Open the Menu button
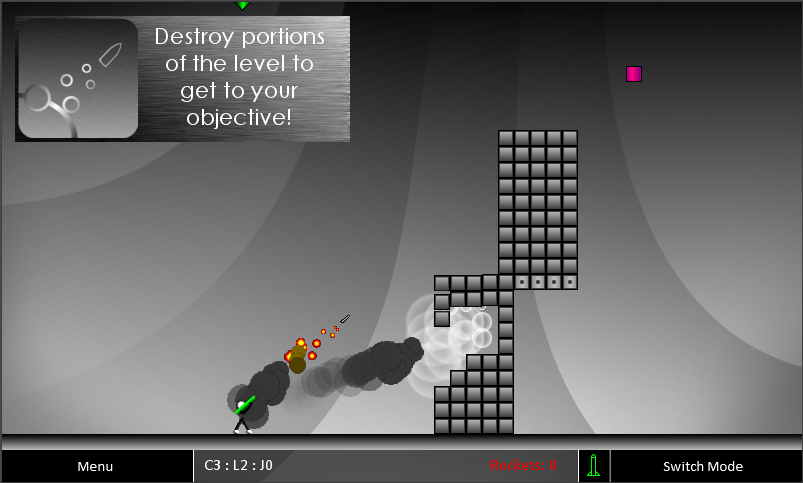 (96, 466)
